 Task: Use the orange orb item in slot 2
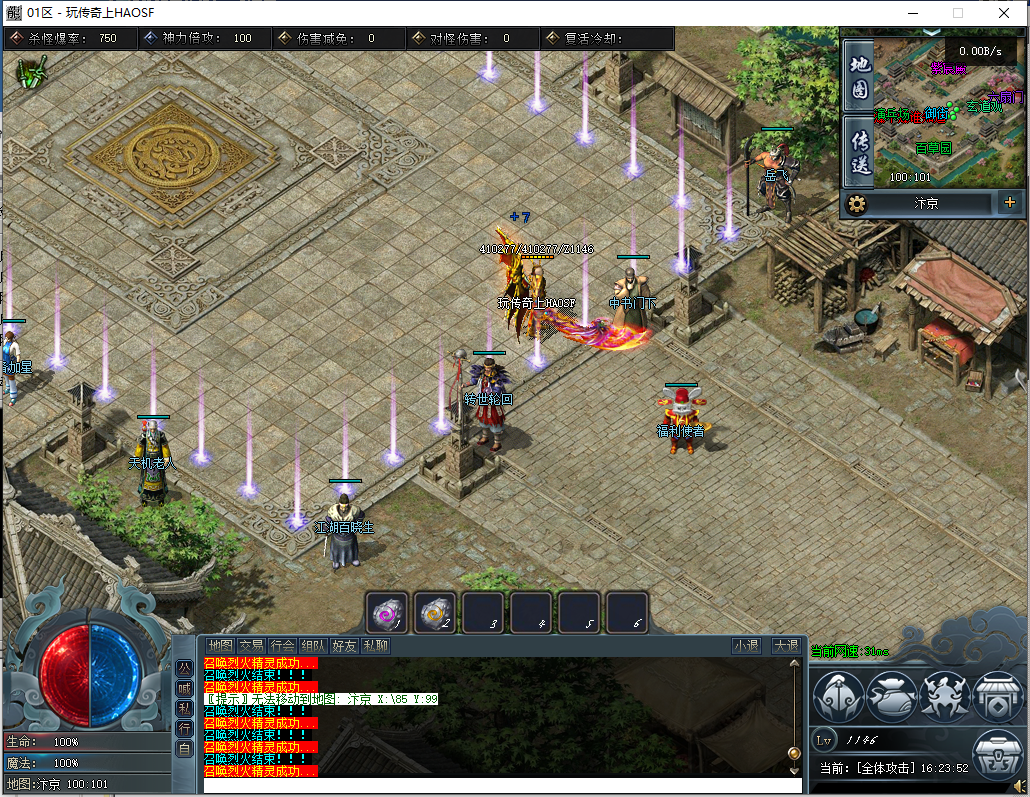tap(436, 612)
